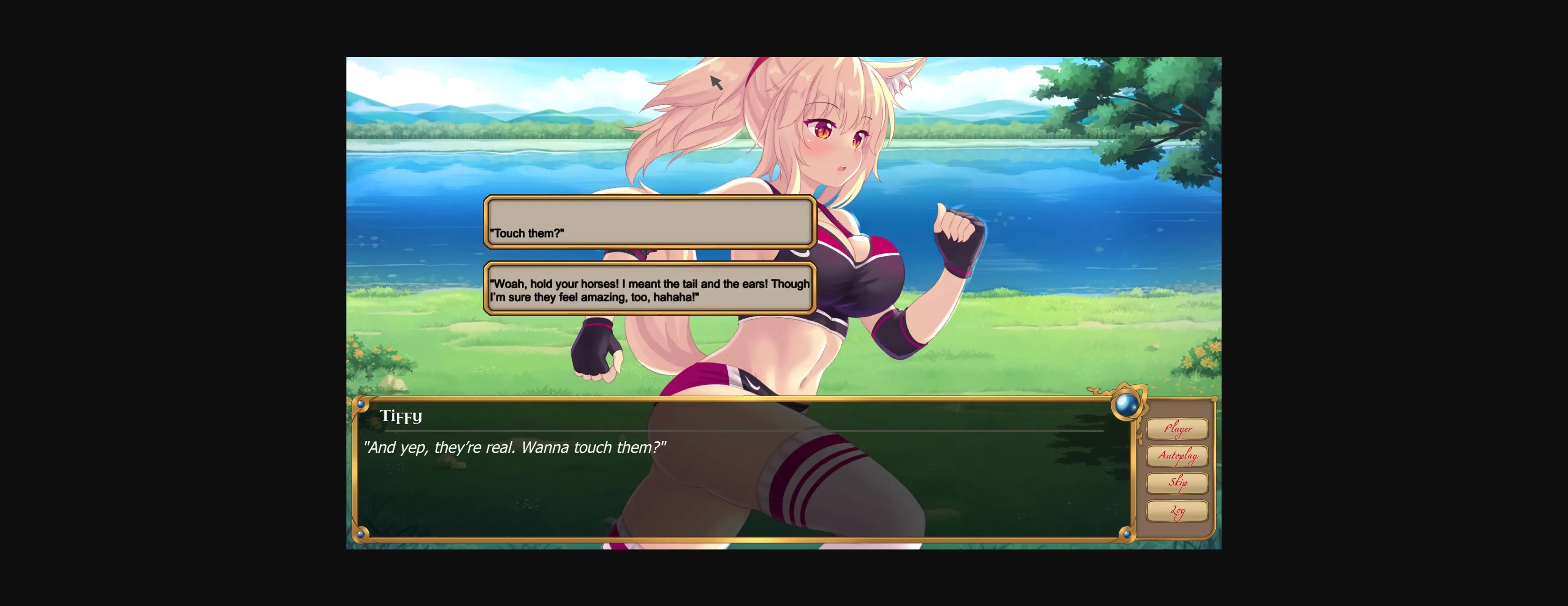
Task: Open the Player menu button
Action: pyautogui.click(x=1177, y=428)
